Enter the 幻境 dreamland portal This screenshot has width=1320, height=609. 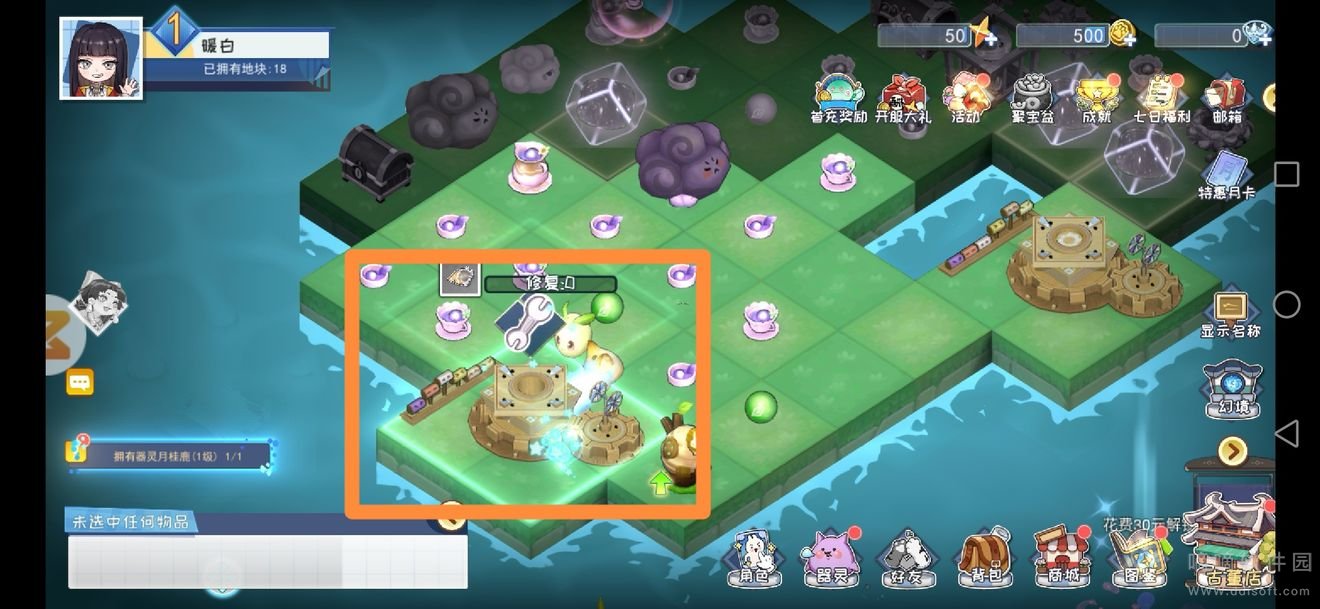pos(1231,390)
